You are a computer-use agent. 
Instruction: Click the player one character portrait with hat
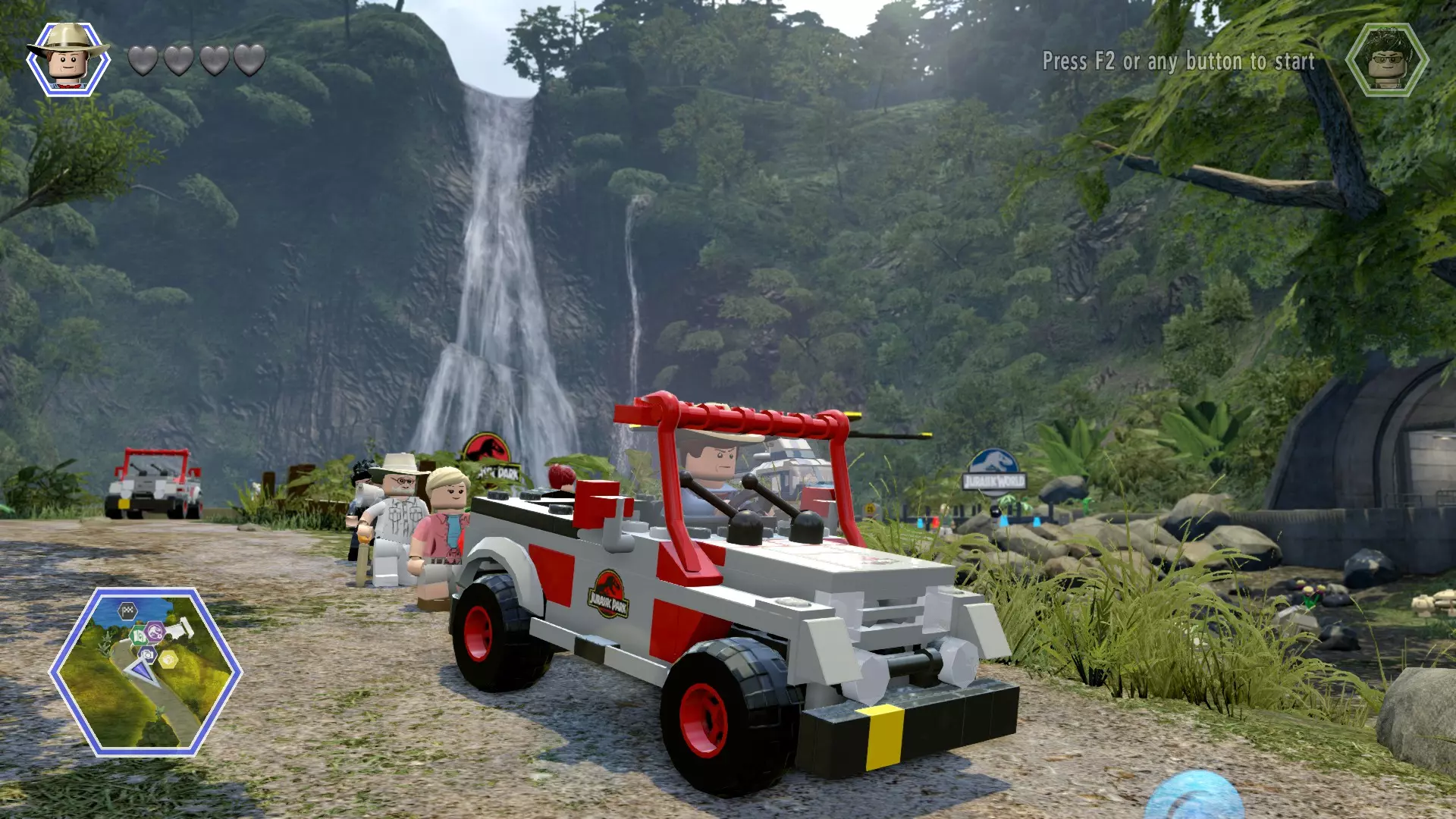[67, 58]
